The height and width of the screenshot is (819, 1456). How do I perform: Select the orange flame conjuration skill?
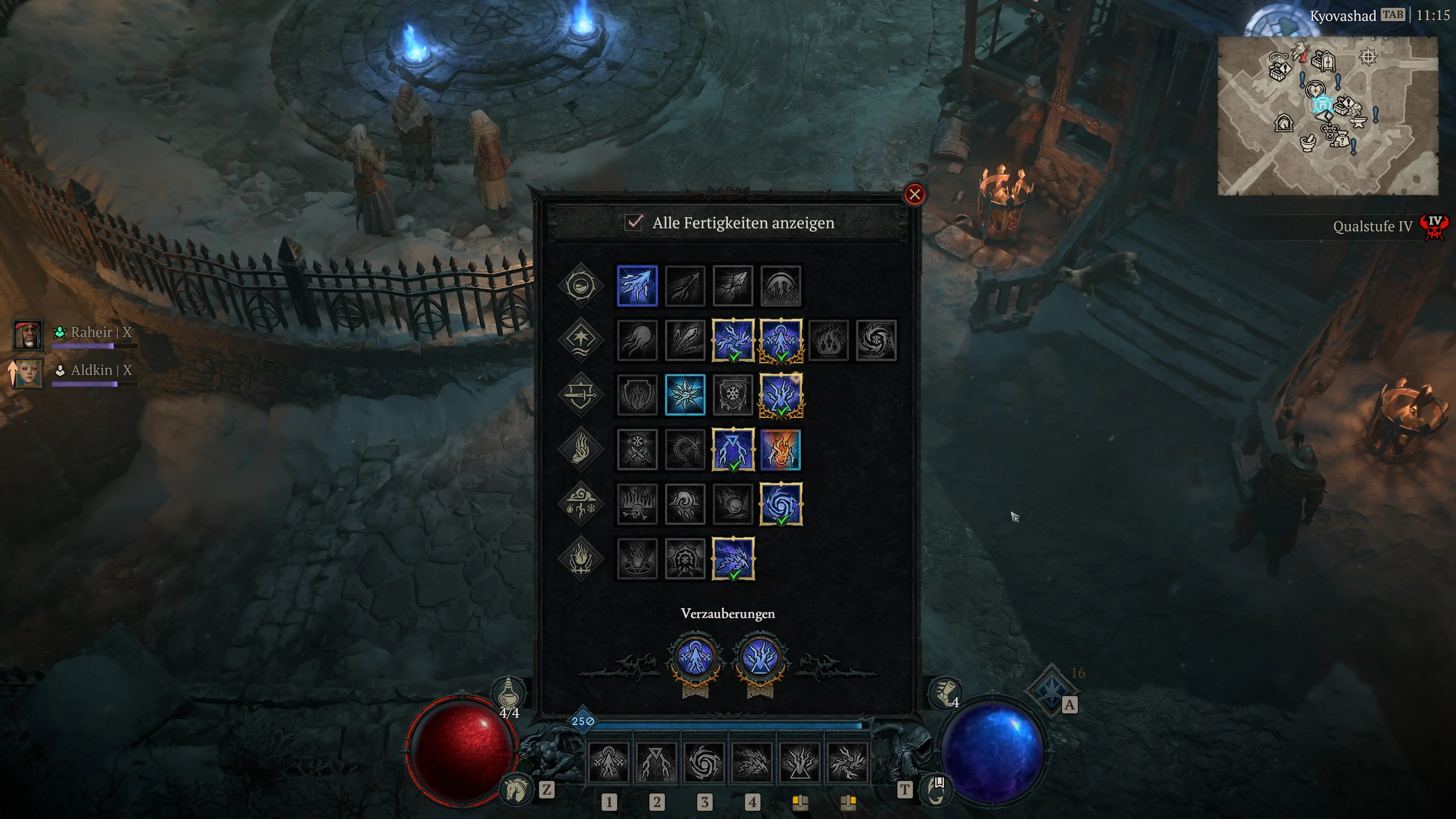click(781, 450)
